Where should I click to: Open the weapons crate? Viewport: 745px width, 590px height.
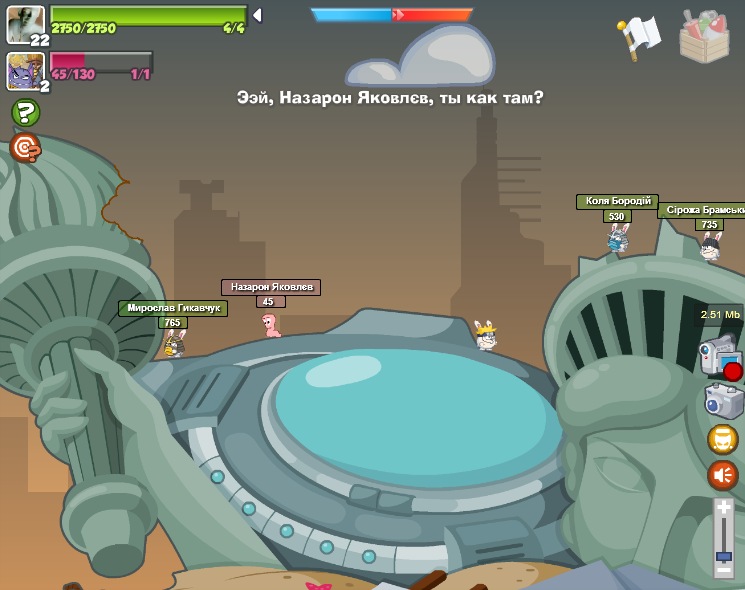(704, 36)
